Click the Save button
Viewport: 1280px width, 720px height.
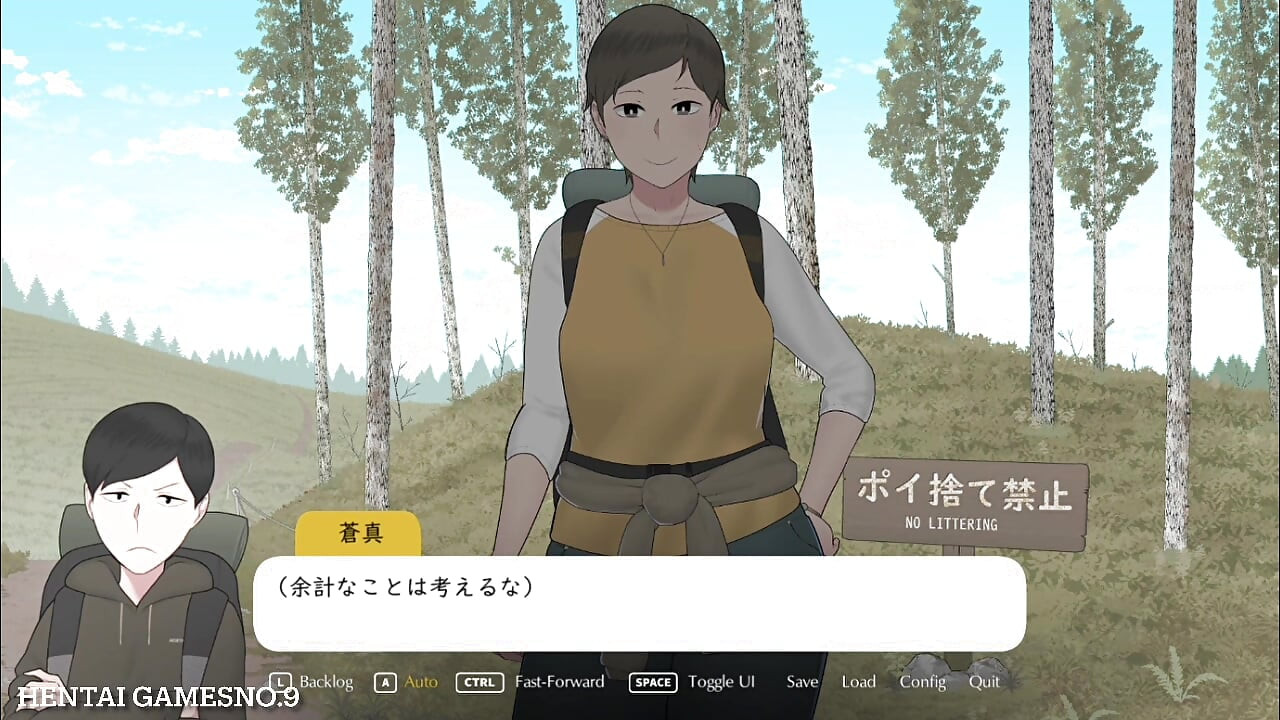(802, 682)
